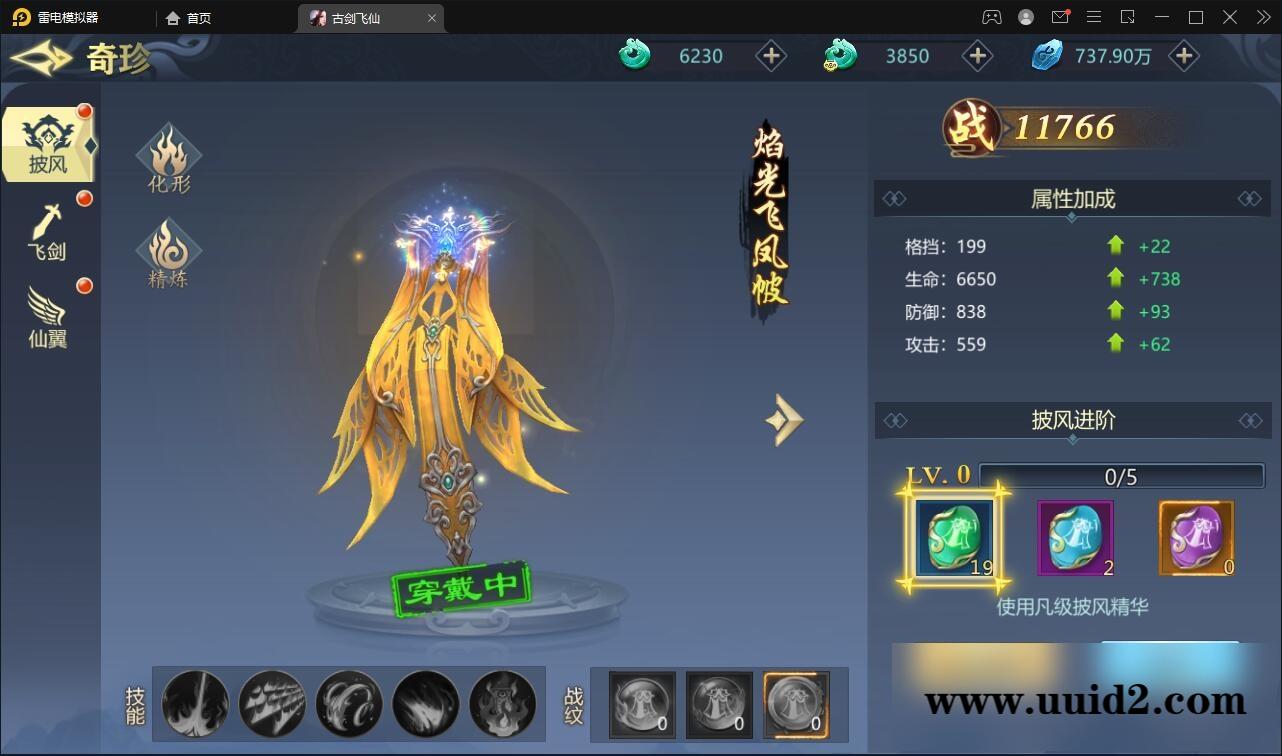The width and height of the screenshot is (1282, 756).
Task: Click the first skill icon in the 技能 bar
Action: point(195,704)
